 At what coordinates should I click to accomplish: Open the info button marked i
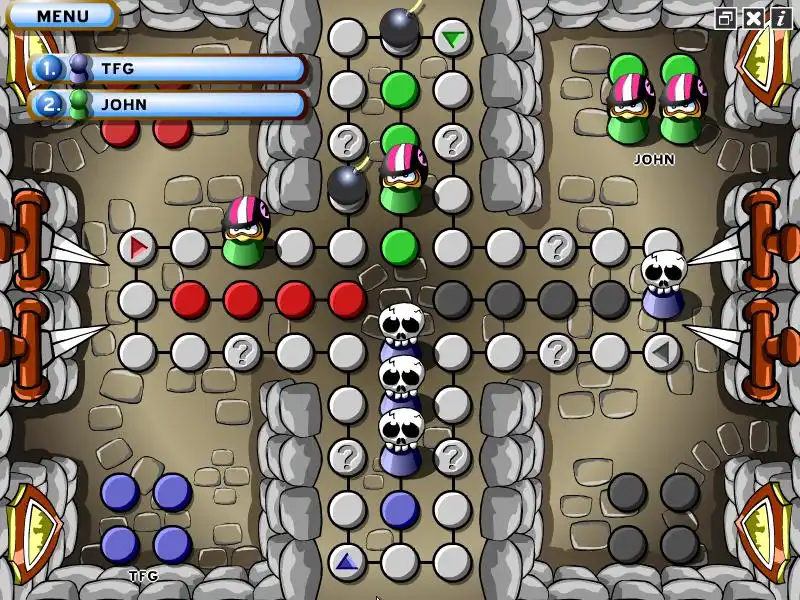tap(778, 18)
